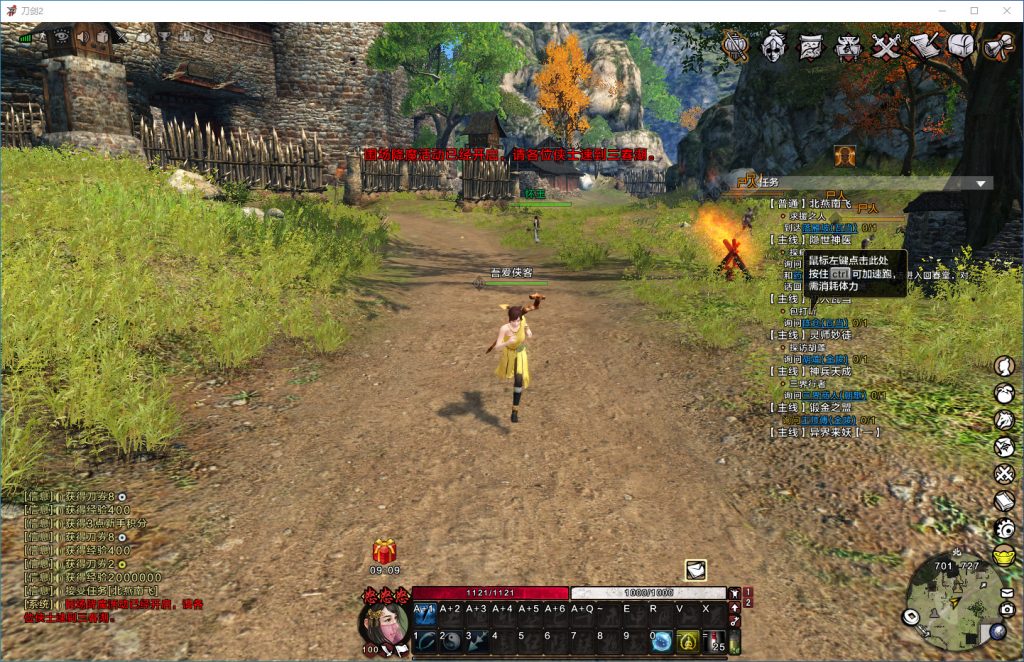The image size is (1024, 662).
Task: Open the scroll and quill icon
Action: pyautogui.click(x=923, y=46)
